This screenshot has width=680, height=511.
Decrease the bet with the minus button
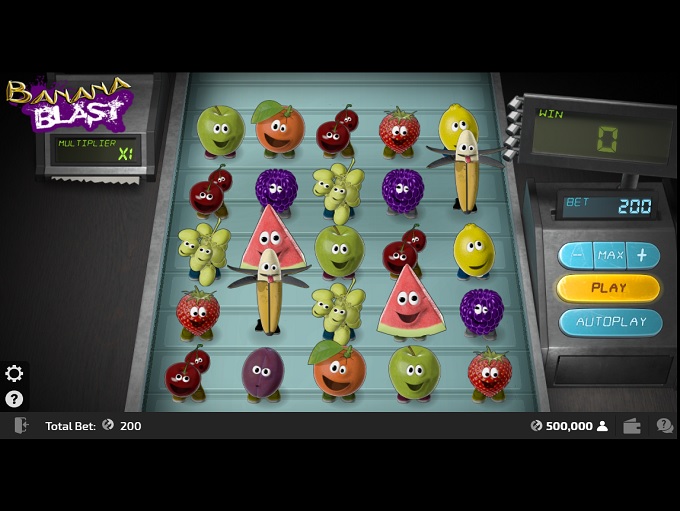pos(576,255)
